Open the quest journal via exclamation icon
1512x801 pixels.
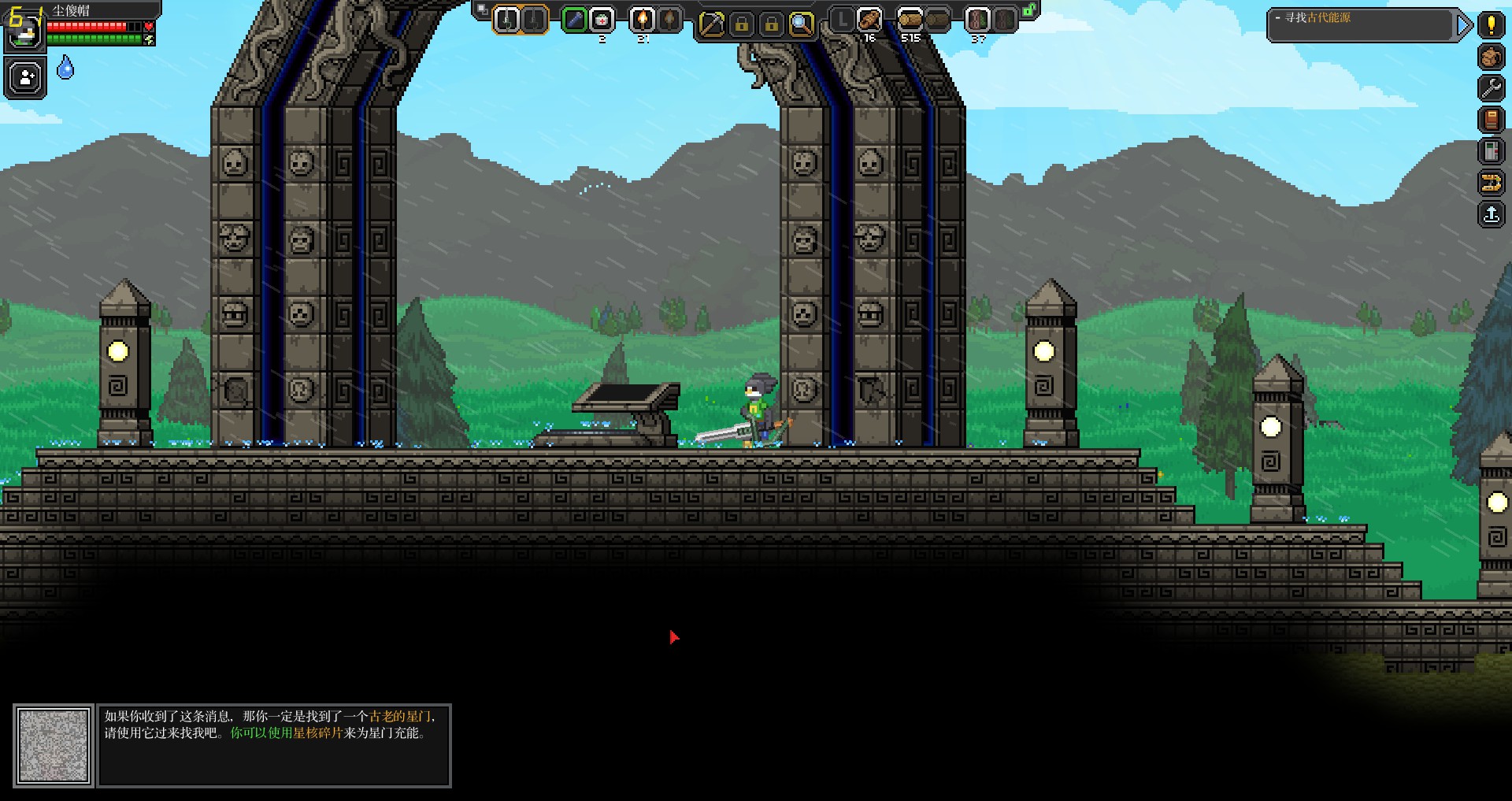pyautogui.click(x=1491, y=25)
